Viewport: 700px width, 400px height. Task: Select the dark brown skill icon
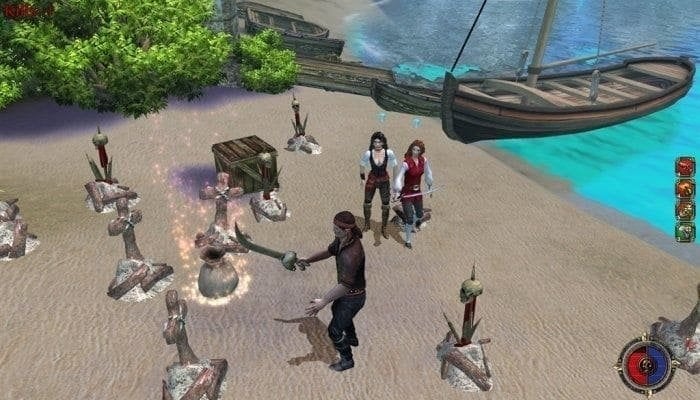click(685, 210)
